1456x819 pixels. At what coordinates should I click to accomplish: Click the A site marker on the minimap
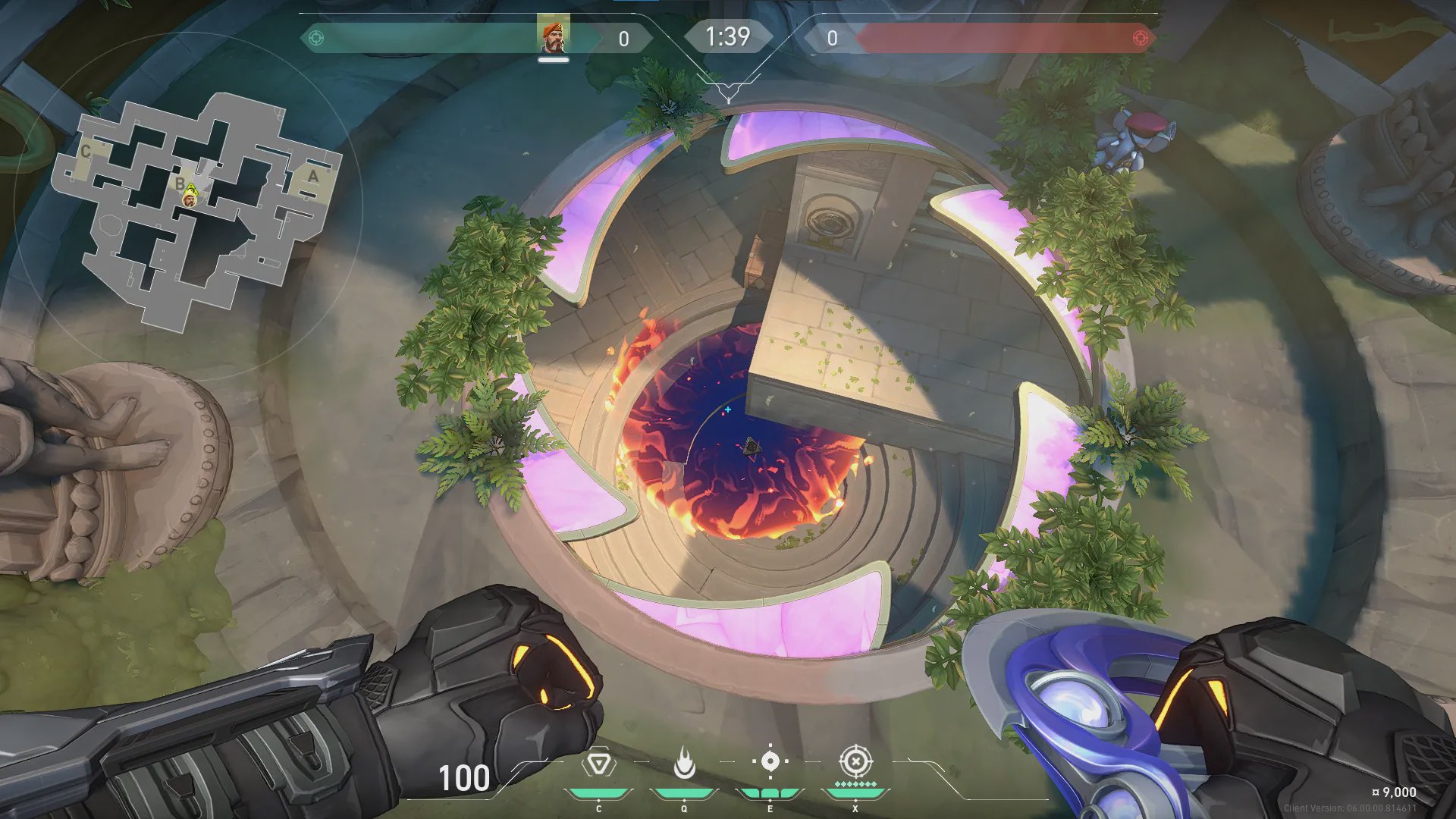click(312, 177)
